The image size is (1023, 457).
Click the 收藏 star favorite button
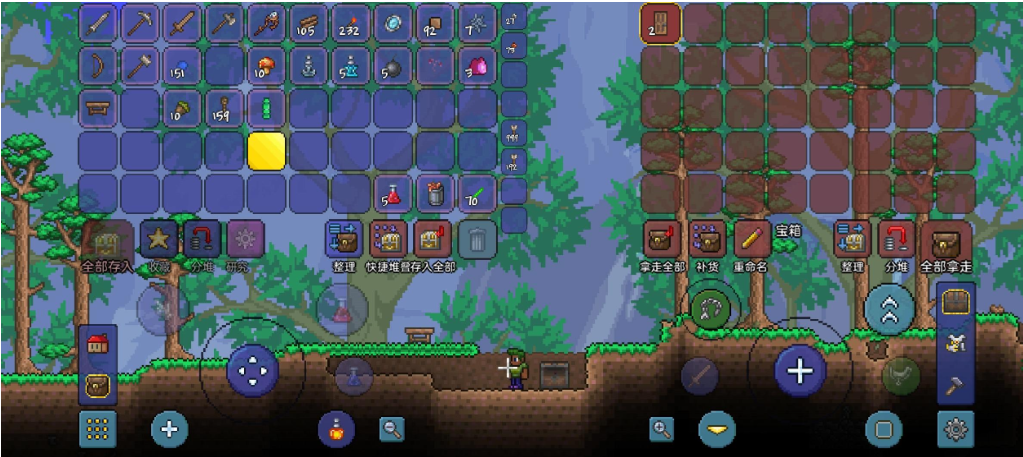point(159,240)
